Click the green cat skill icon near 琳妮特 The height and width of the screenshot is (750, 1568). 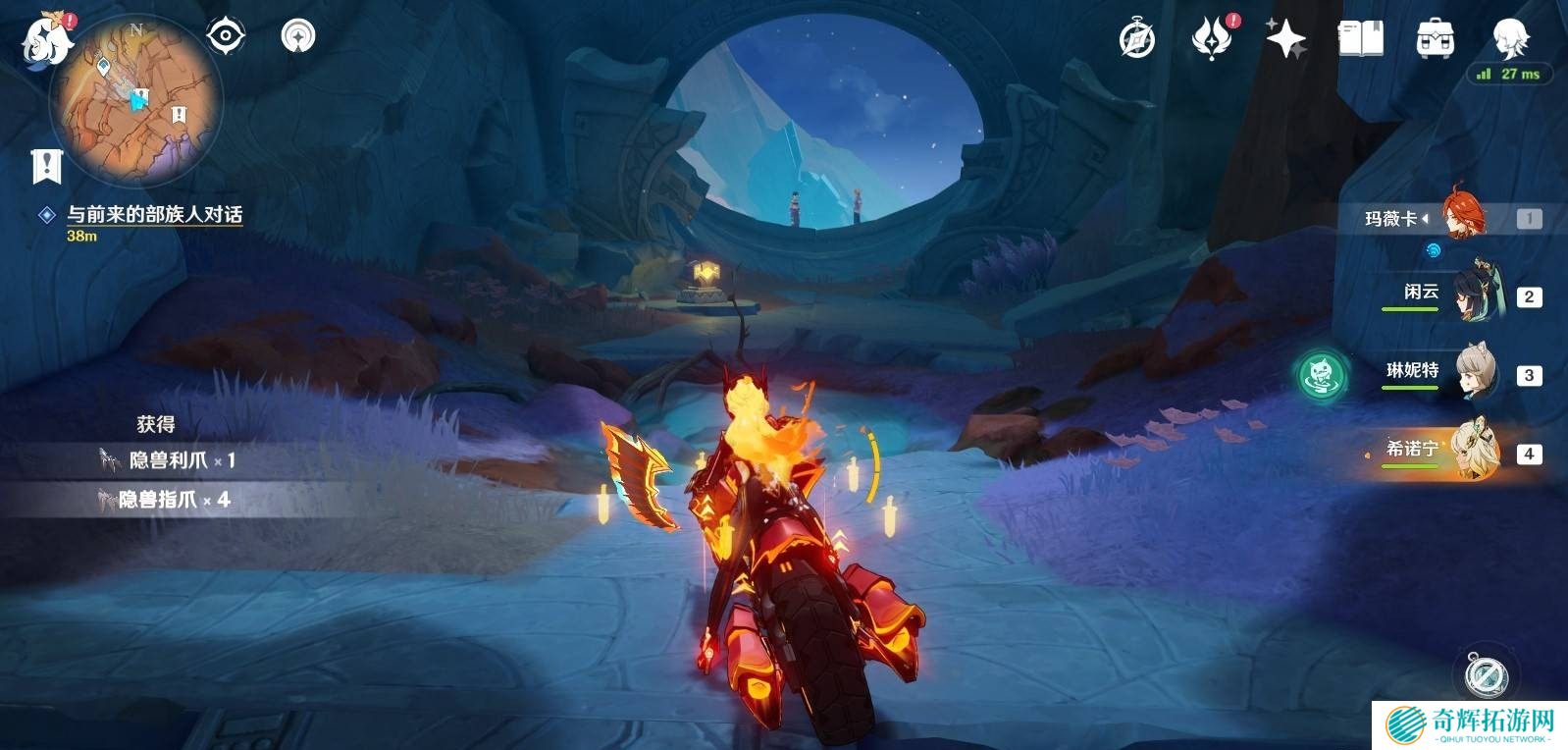1321,374
